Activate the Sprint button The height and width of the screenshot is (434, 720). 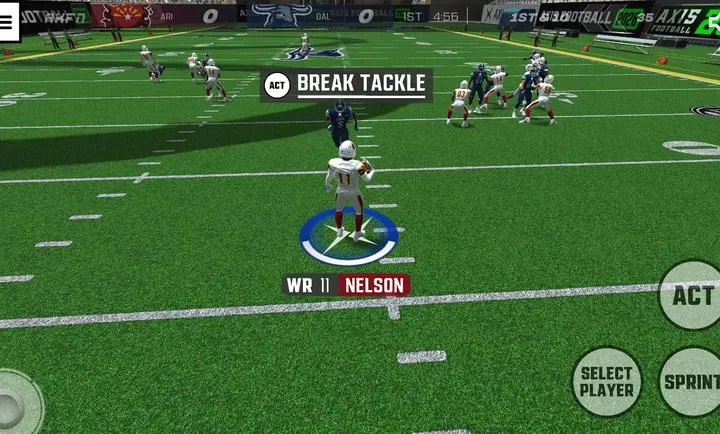[x=692, y=381]
